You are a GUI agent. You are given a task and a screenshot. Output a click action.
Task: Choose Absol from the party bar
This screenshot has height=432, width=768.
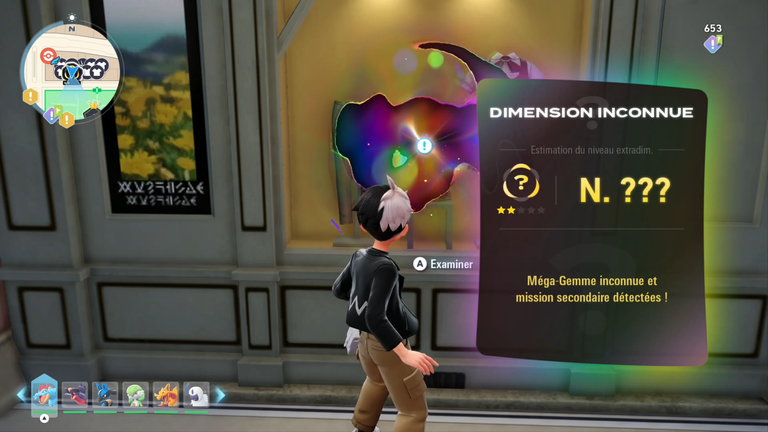196,395
